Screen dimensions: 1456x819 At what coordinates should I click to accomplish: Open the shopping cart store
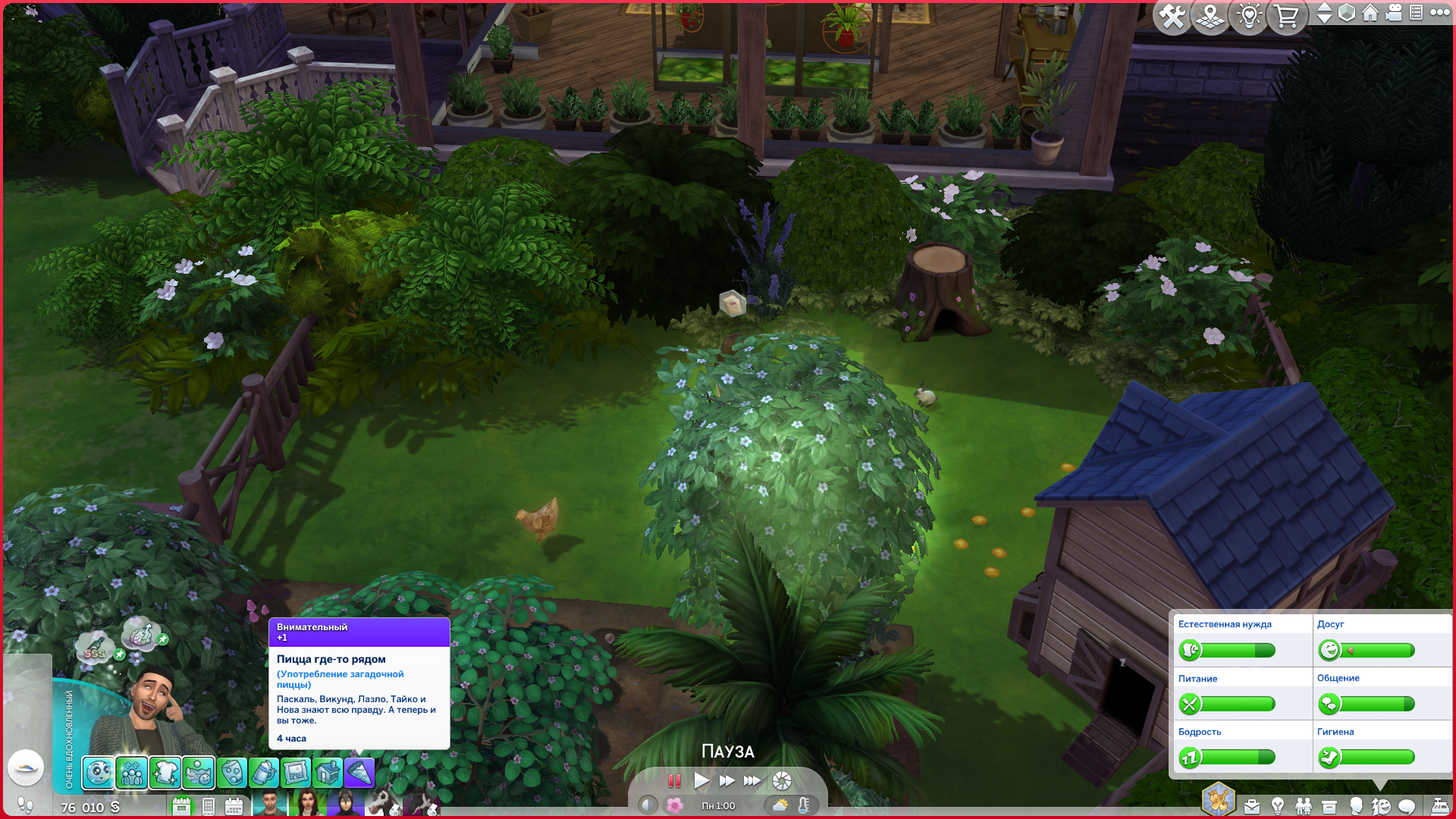point(1287,16)
